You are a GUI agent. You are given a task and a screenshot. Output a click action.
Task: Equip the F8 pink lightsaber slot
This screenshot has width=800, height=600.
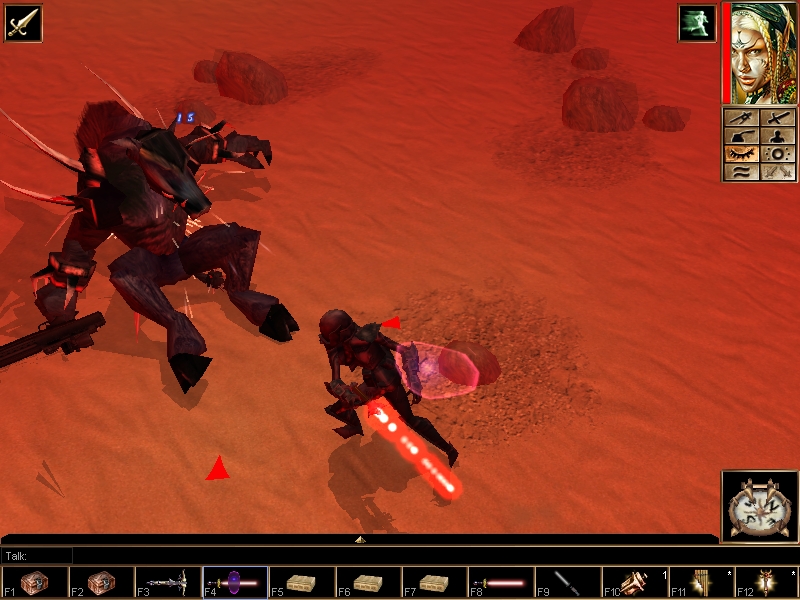[501, 583]
